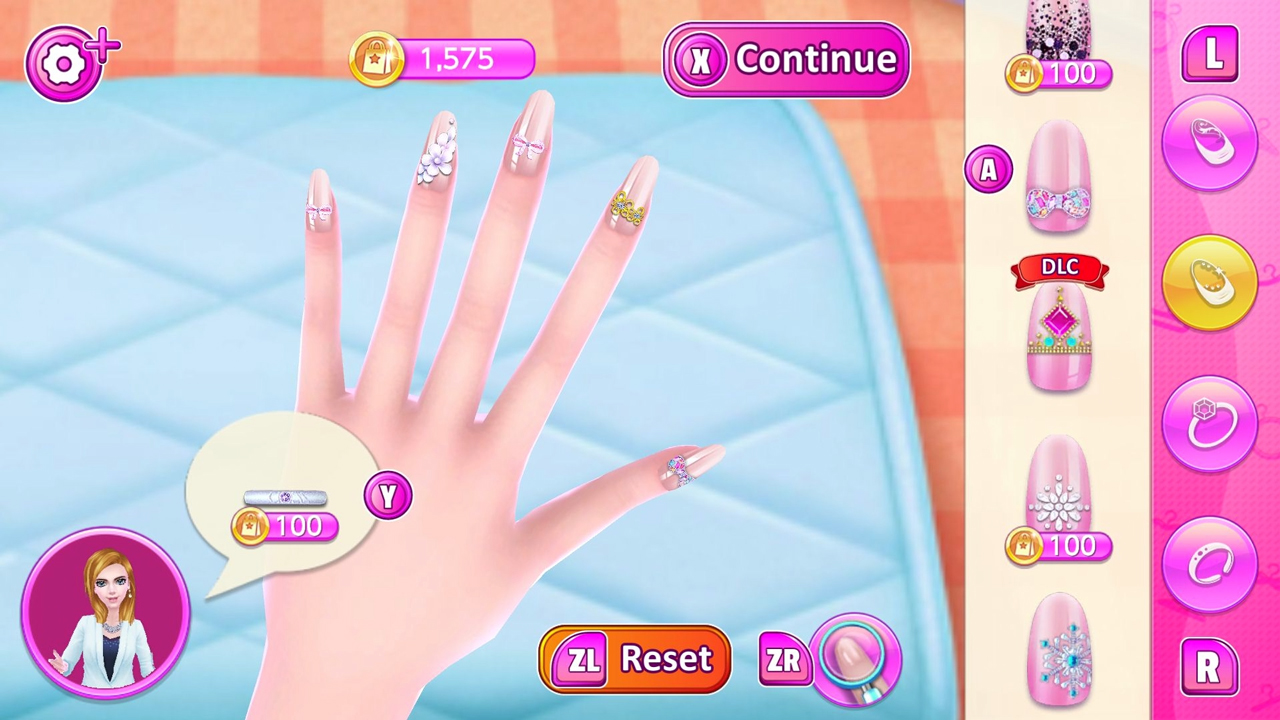Tap the Y prompt beside the speech bubble

coord(388,497)
